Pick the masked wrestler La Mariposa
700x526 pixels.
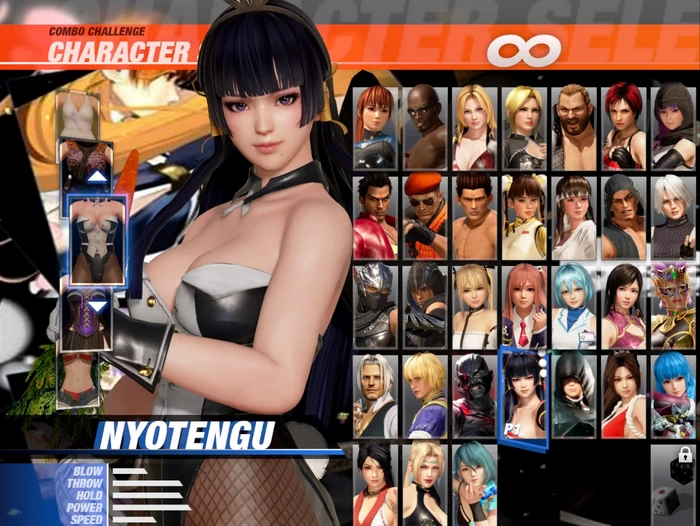672,305
